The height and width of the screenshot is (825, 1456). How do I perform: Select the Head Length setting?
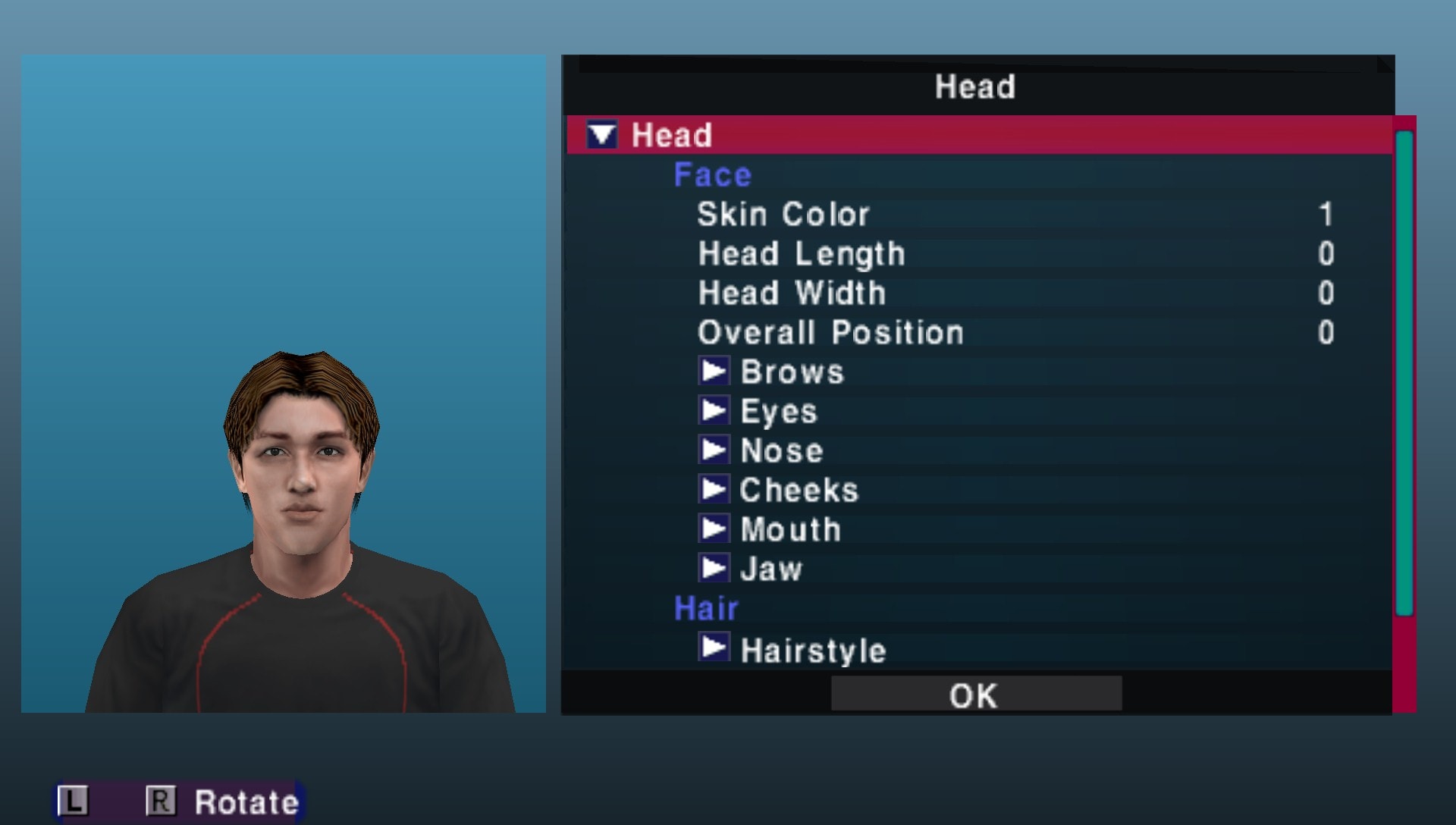[800, 253]
